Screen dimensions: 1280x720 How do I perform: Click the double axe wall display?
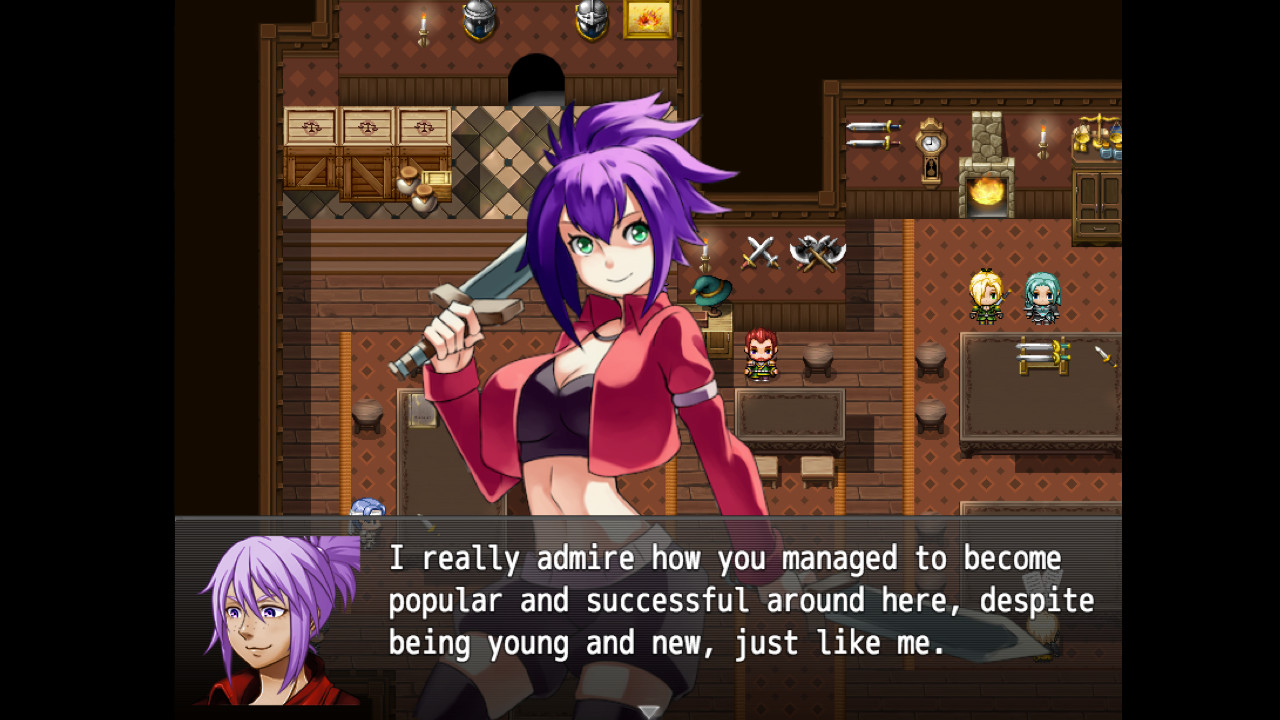point(820,252)
